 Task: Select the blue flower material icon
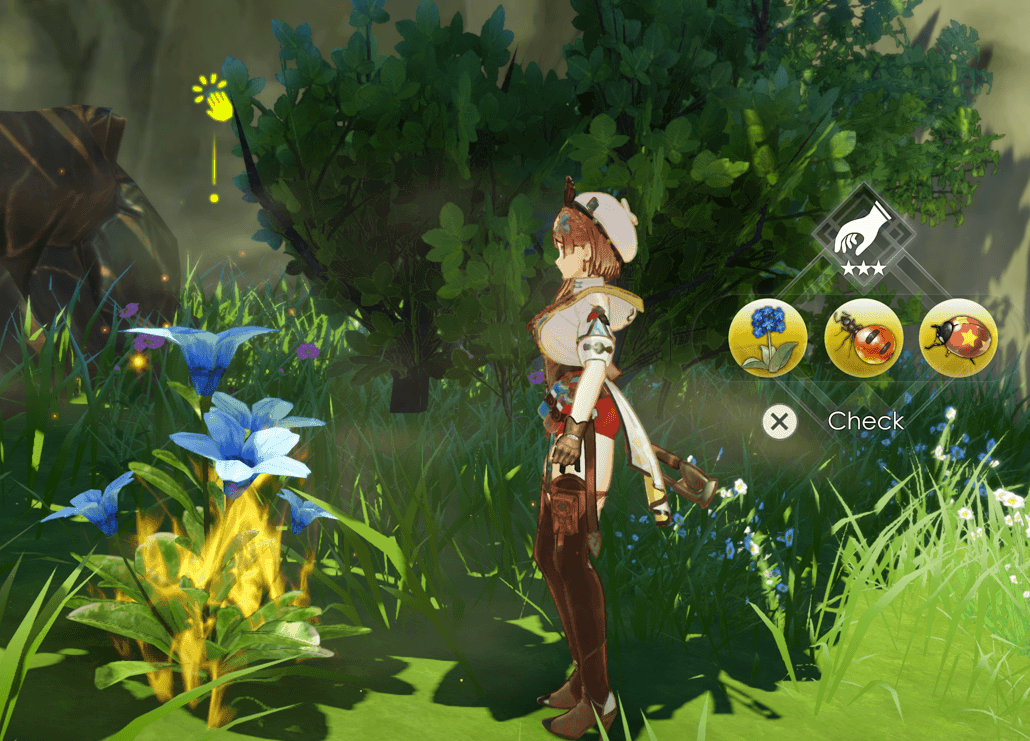pos(768,338)
